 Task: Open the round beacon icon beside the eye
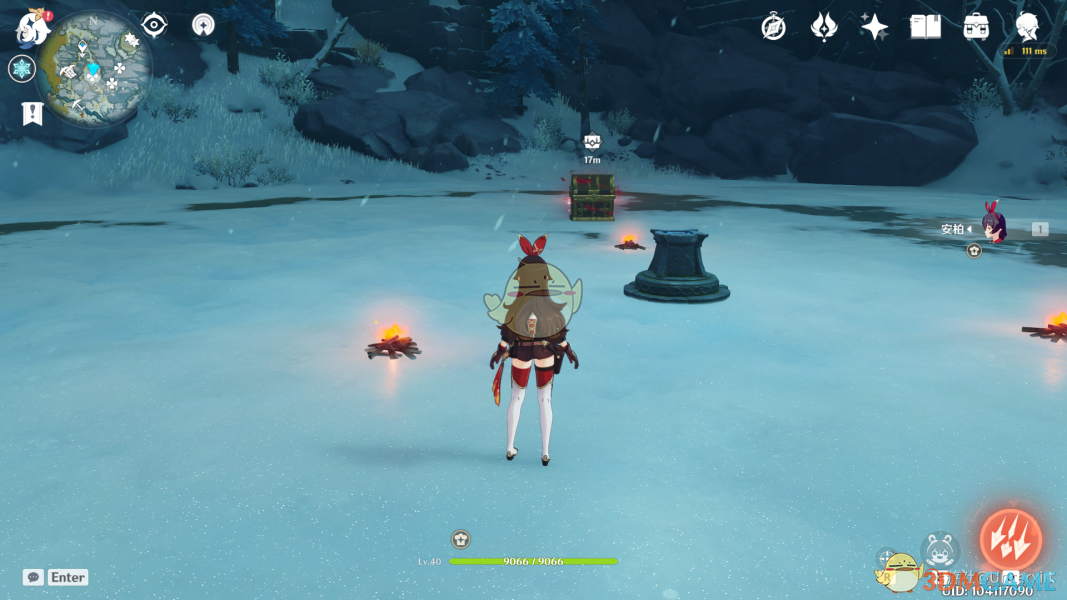point(203,25)
